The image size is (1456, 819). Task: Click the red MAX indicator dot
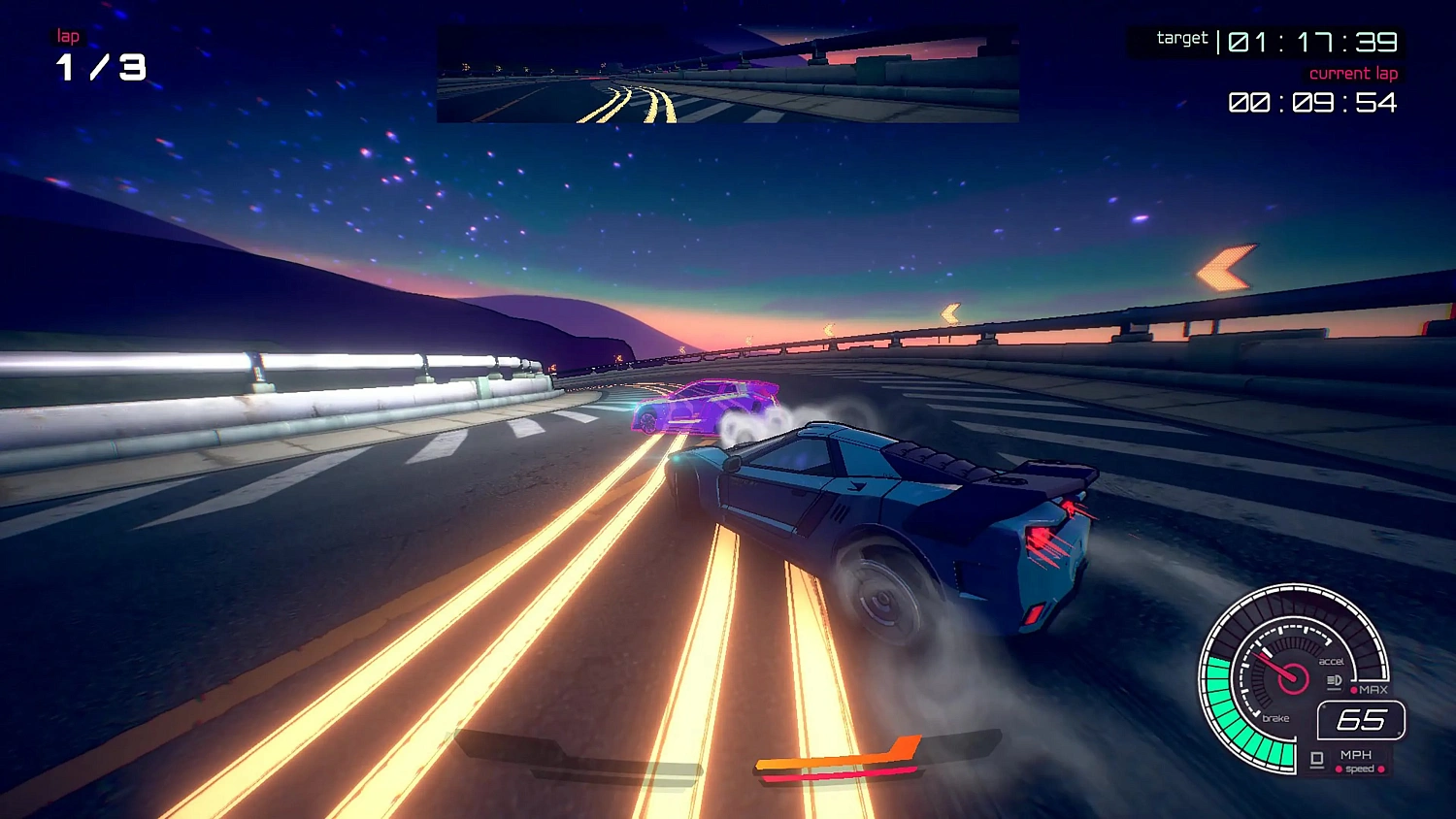[1355, 690]
